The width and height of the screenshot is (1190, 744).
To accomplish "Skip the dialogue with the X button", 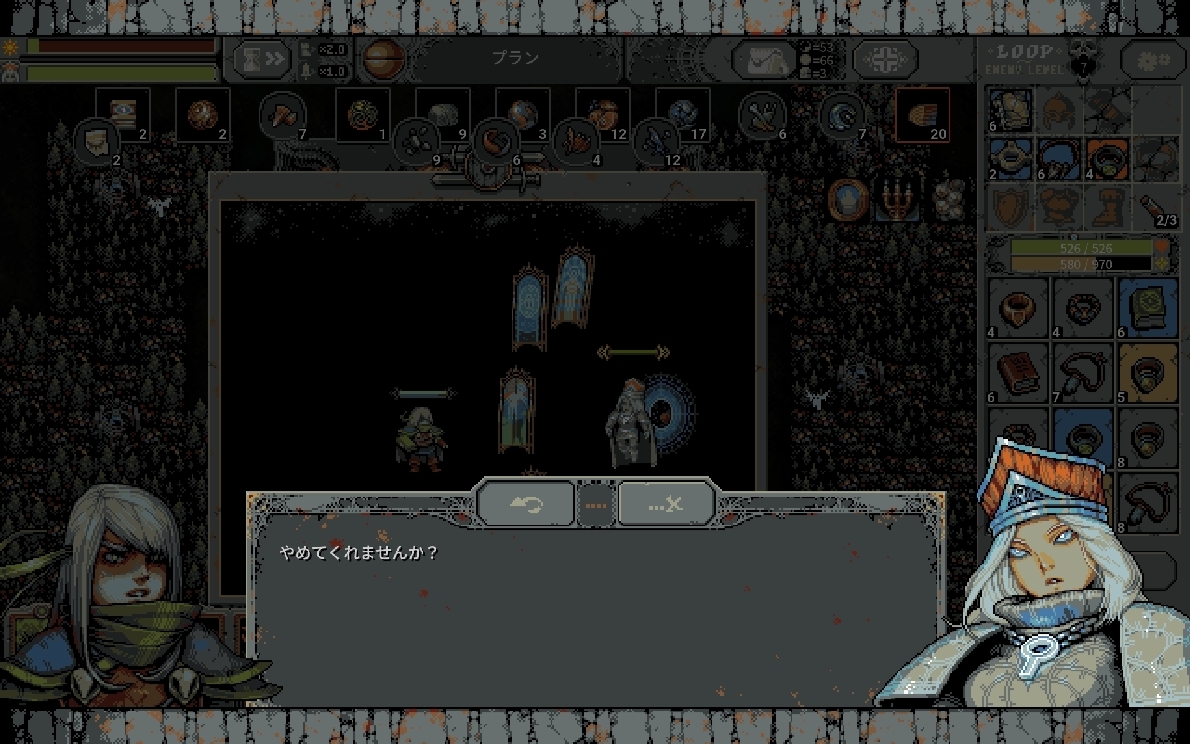I will click(x=665, y=503).
